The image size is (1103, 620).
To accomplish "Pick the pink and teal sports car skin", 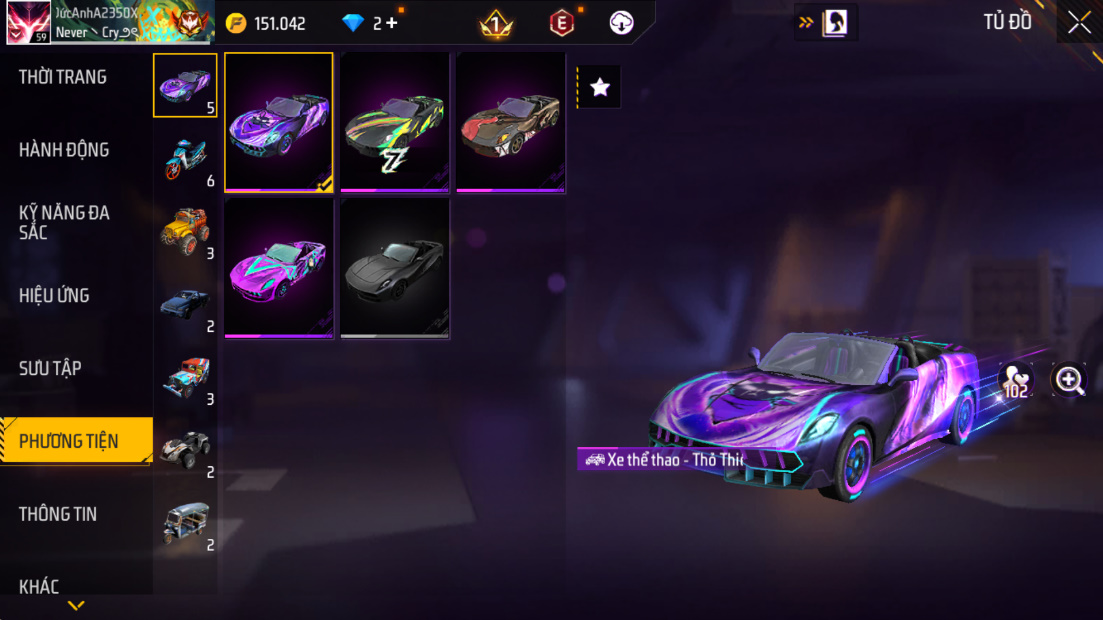I will (x=279, y=267).
